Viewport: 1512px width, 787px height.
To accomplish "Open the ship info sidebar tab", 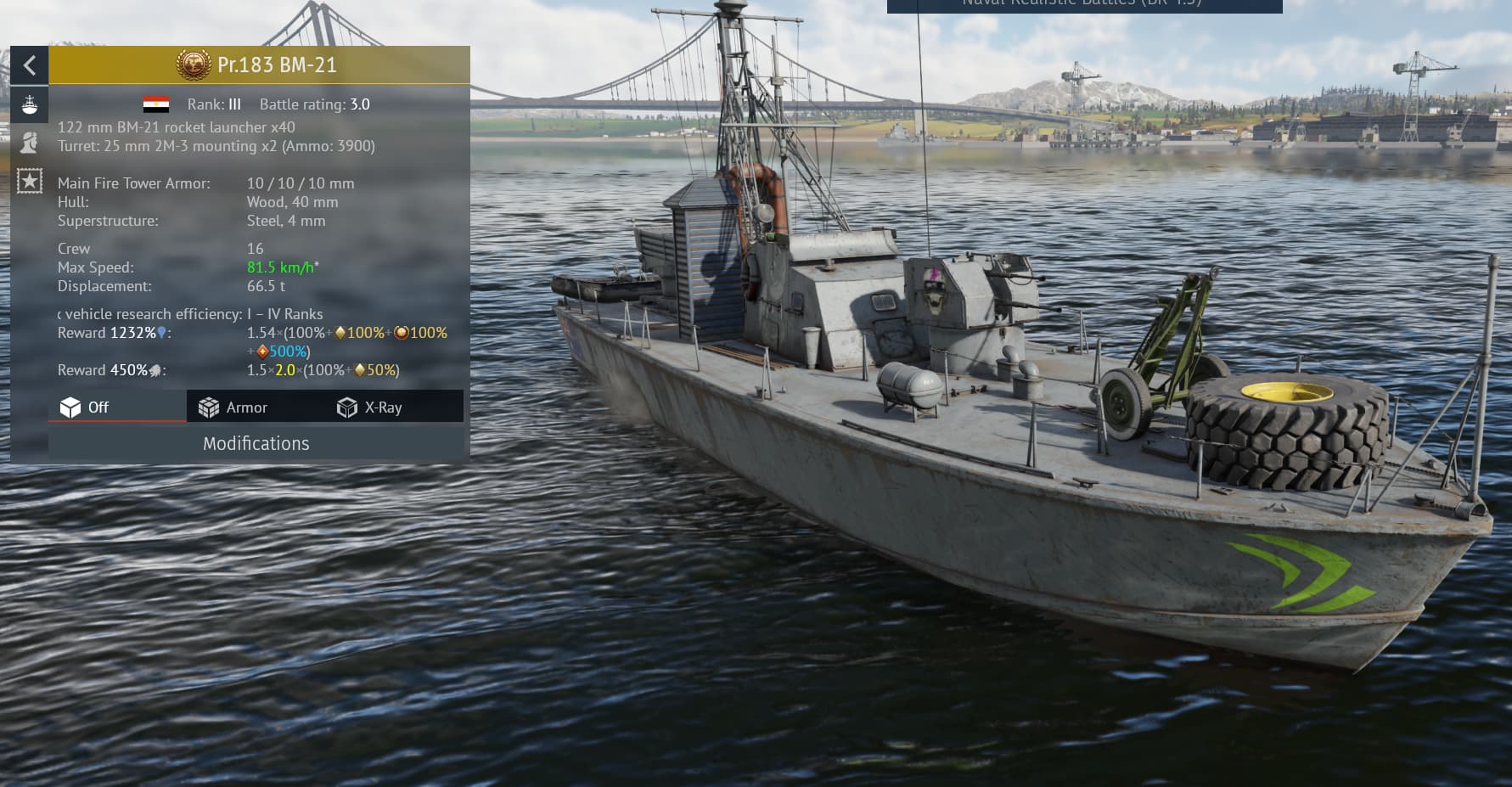I will 30,105.
